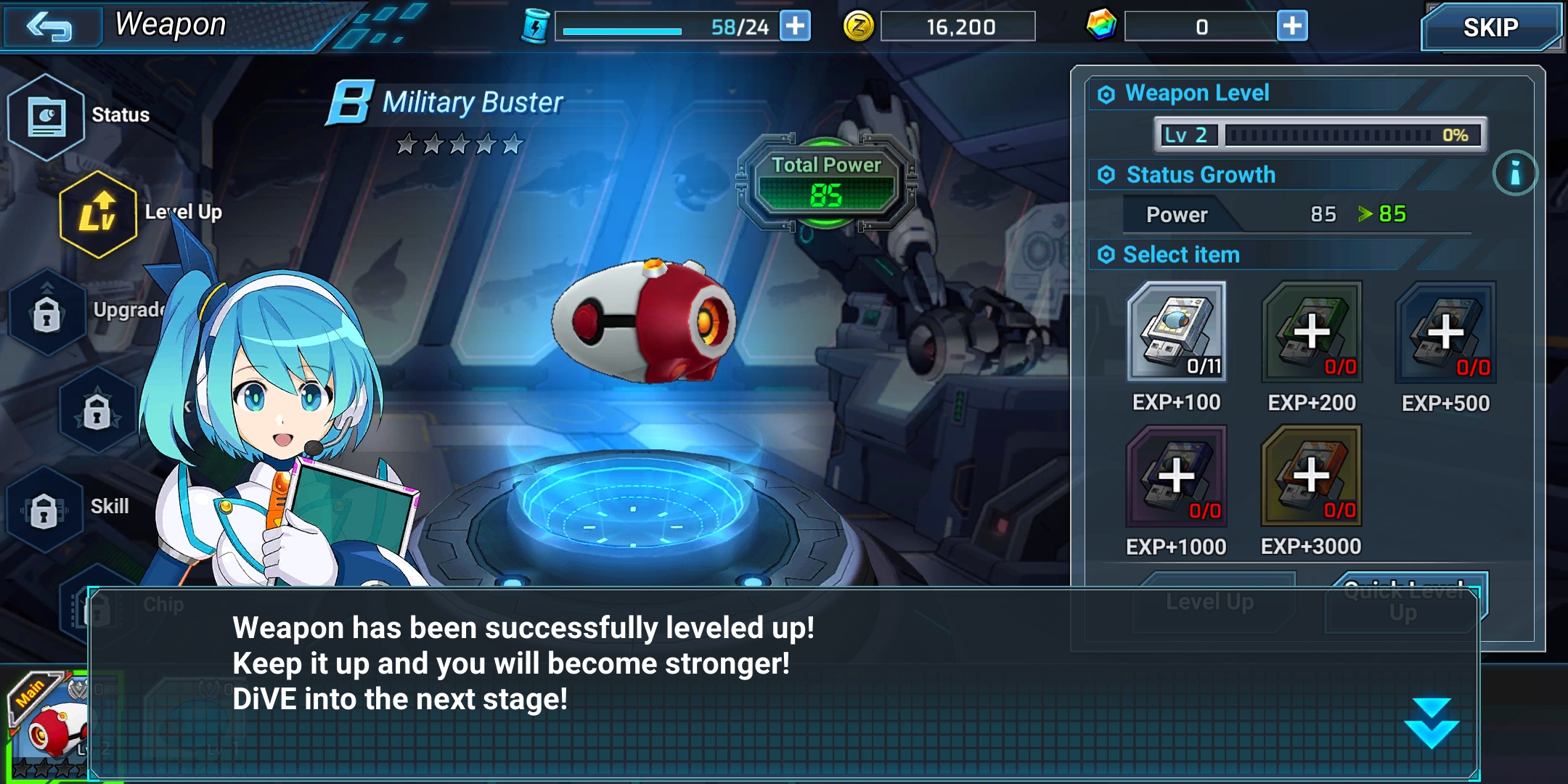
Task: Open the weapon Status tab
Action: [46, 116]
